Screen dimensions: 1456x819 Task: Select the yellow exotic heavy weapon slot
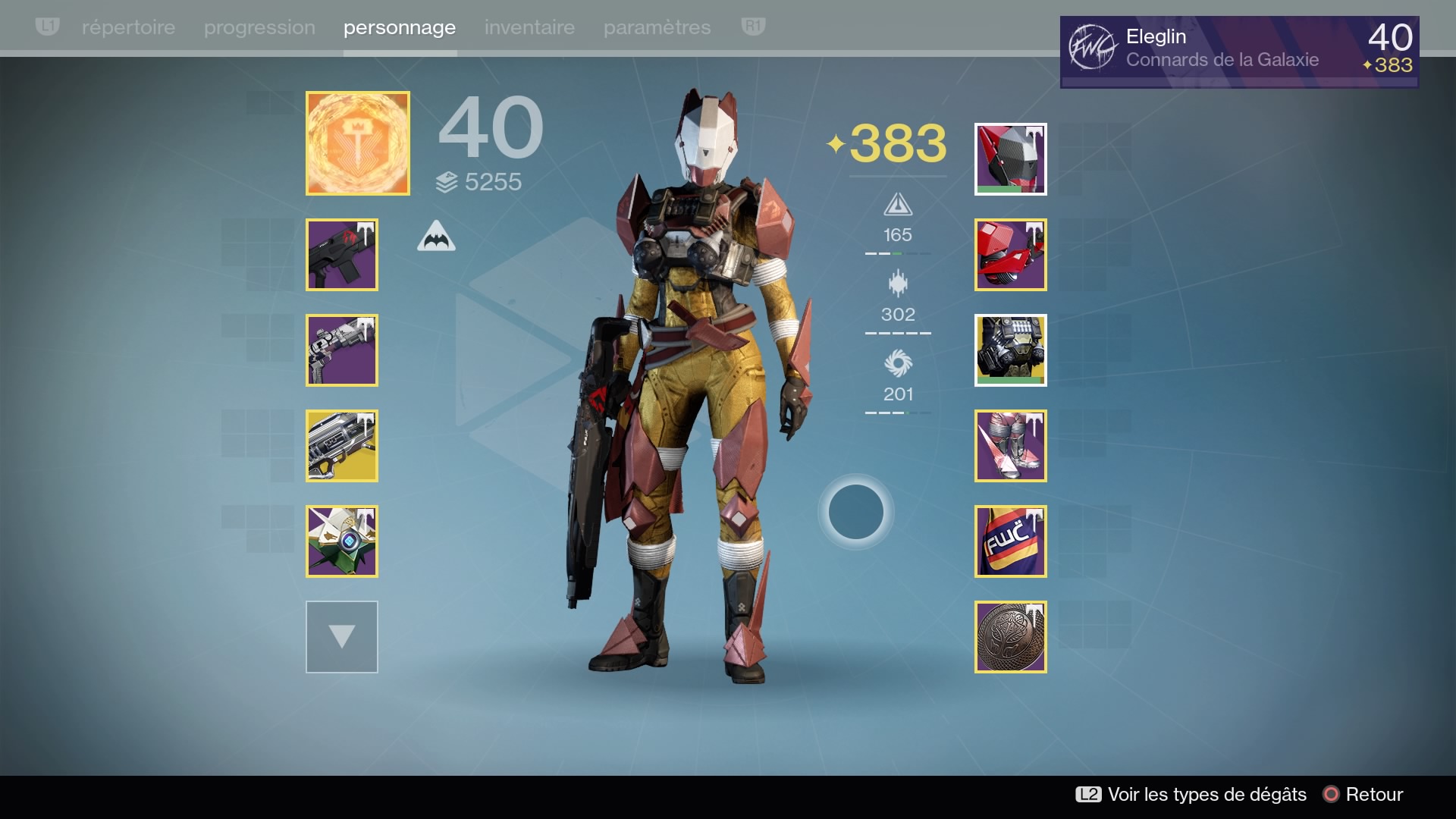pos(342,446)
